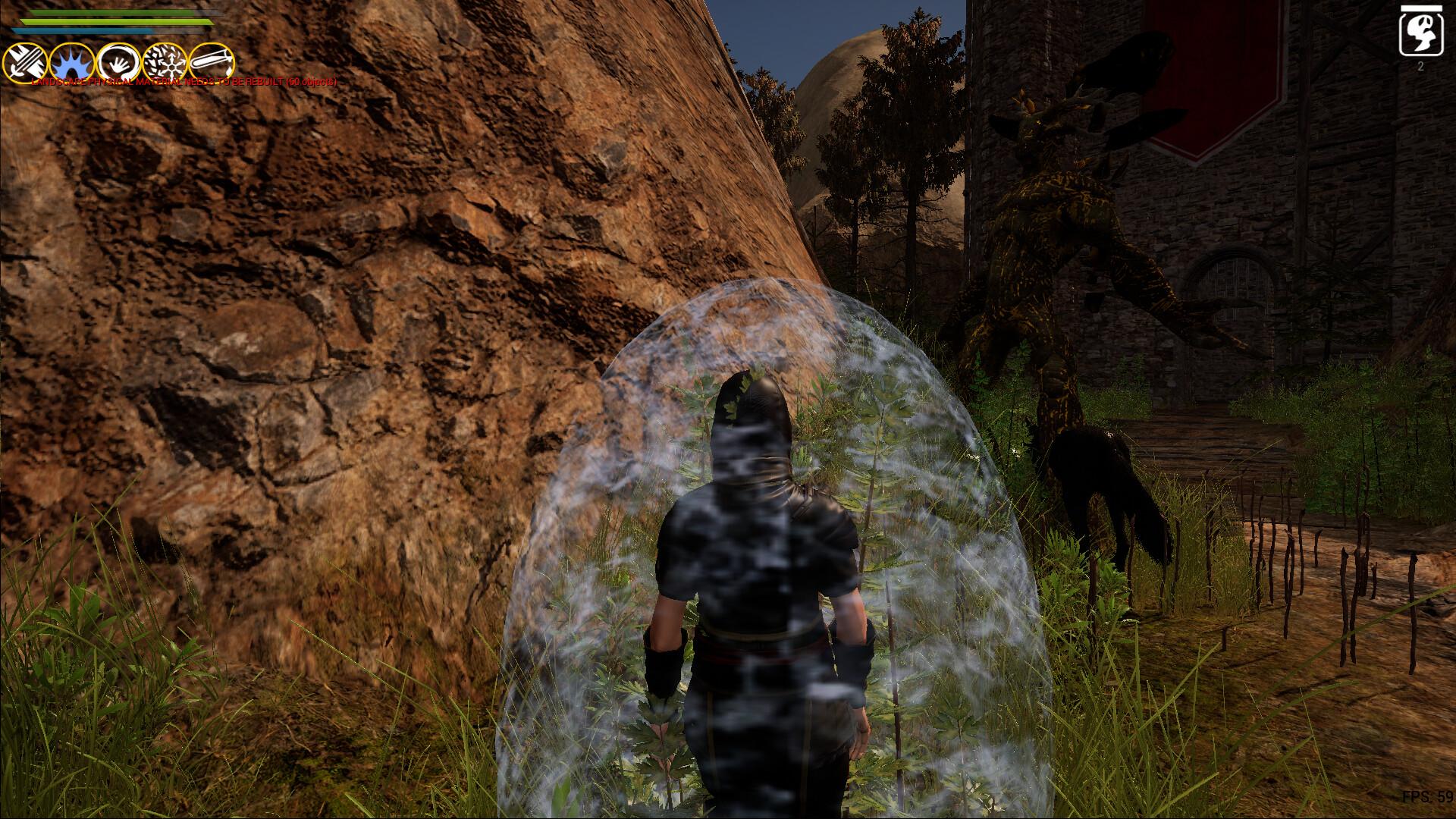Viewport: 1456px width, 819px height.
Task: Select the hand push ability icon
Action: [x=118, y=61]
